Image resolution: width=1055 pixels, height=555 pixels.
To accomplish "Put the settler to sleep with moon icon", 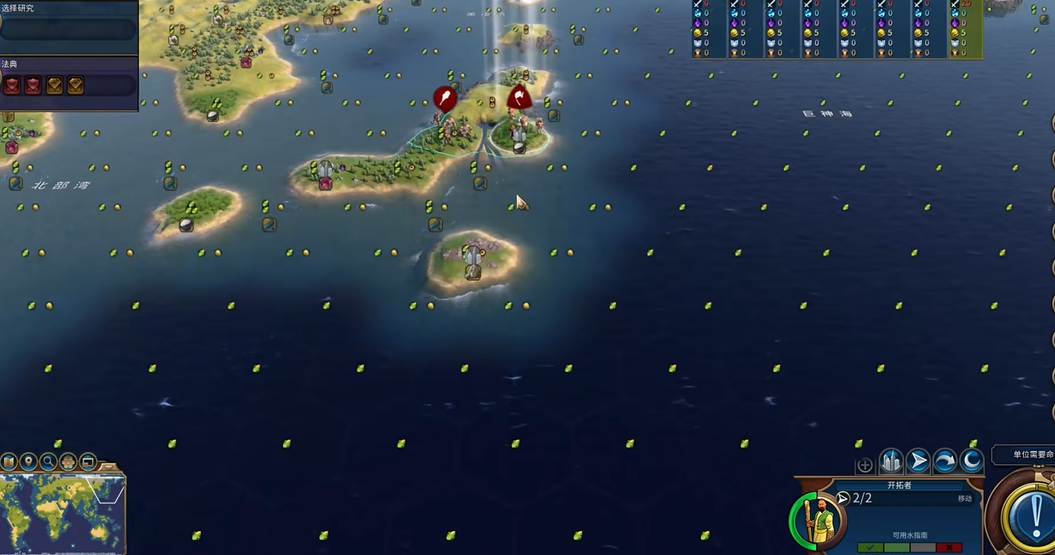I will pyautogui.click(x=971, y=461).
